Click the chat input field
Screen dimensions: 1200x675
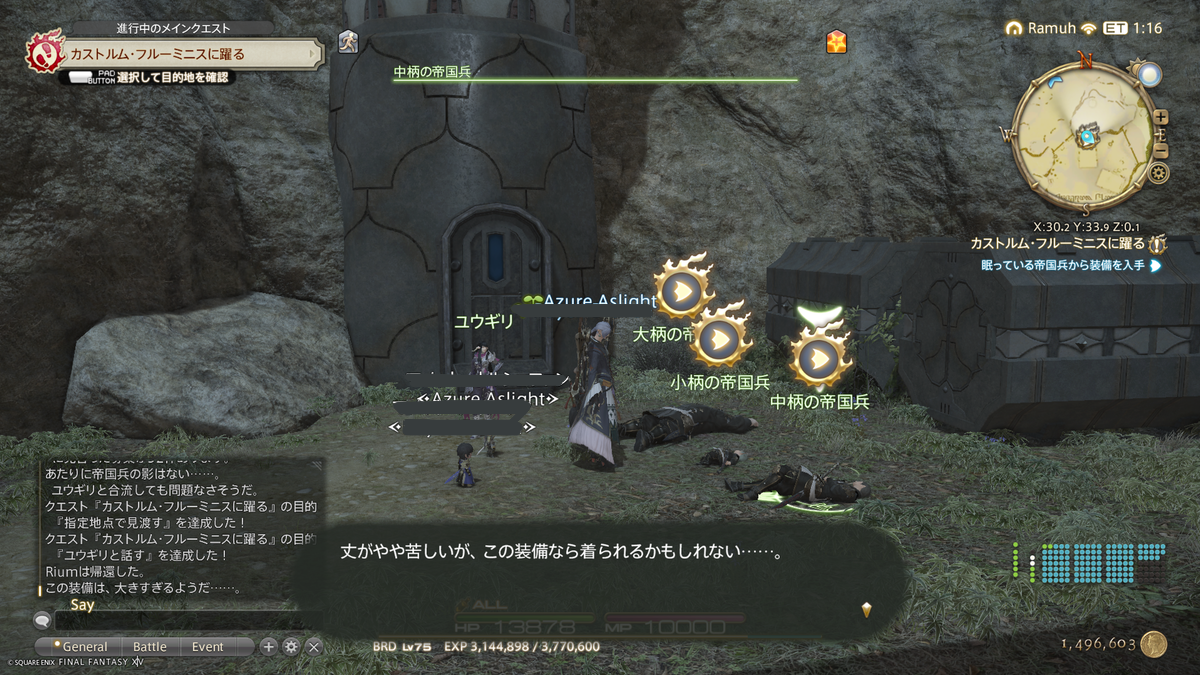(x=190, y=621)
